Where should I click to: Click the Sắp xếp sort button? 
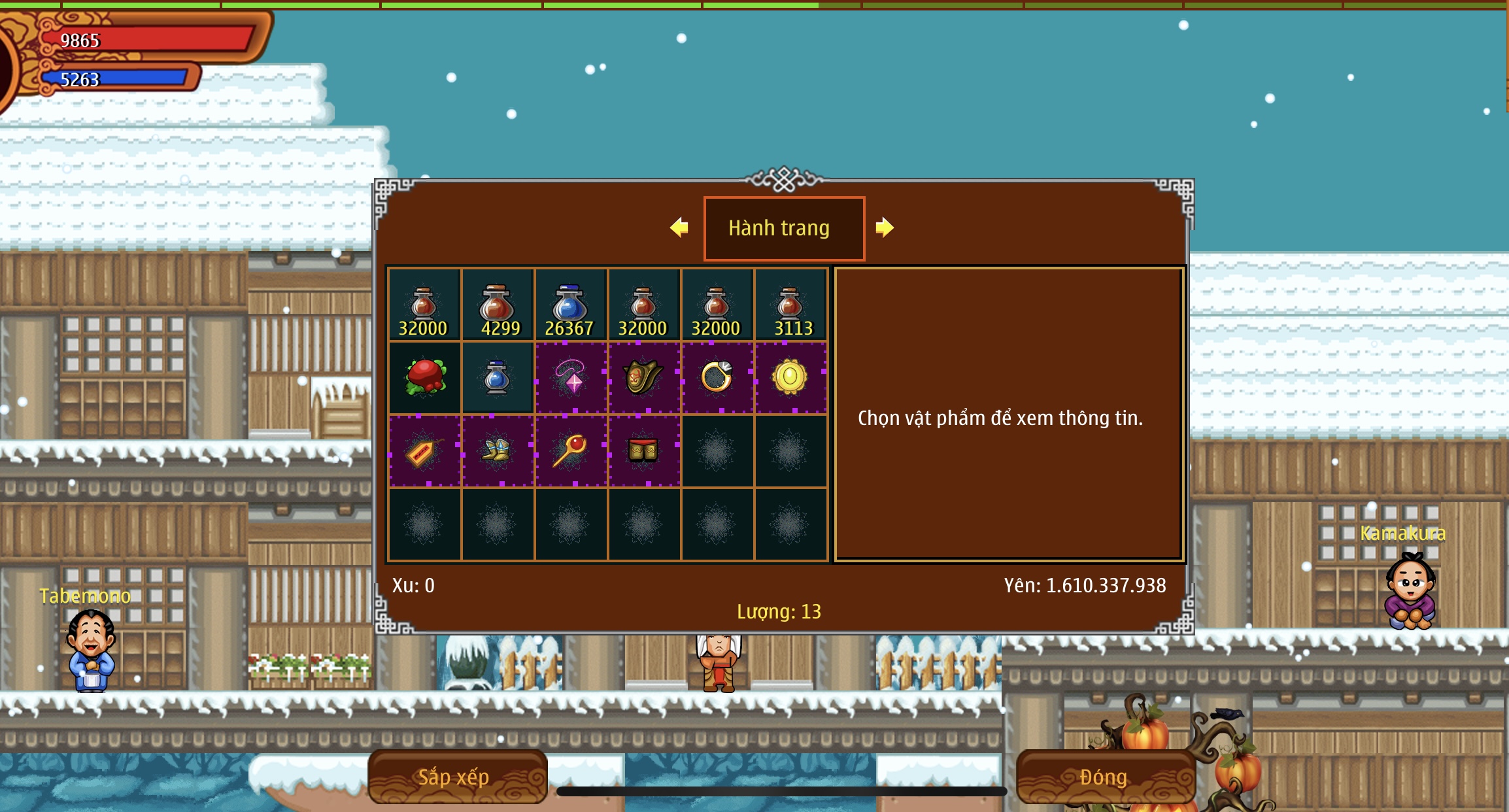[x=457, y=776]
